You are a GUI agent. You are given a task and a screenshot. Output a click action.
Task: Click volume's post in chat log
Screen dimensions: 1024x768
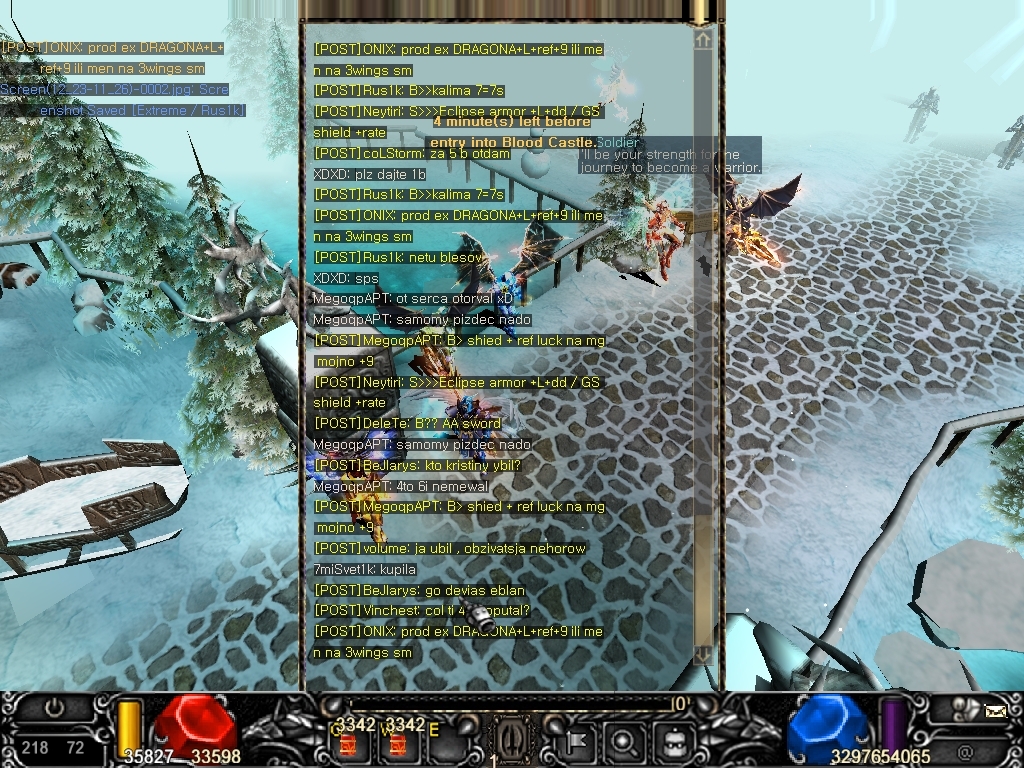point(450,548)
